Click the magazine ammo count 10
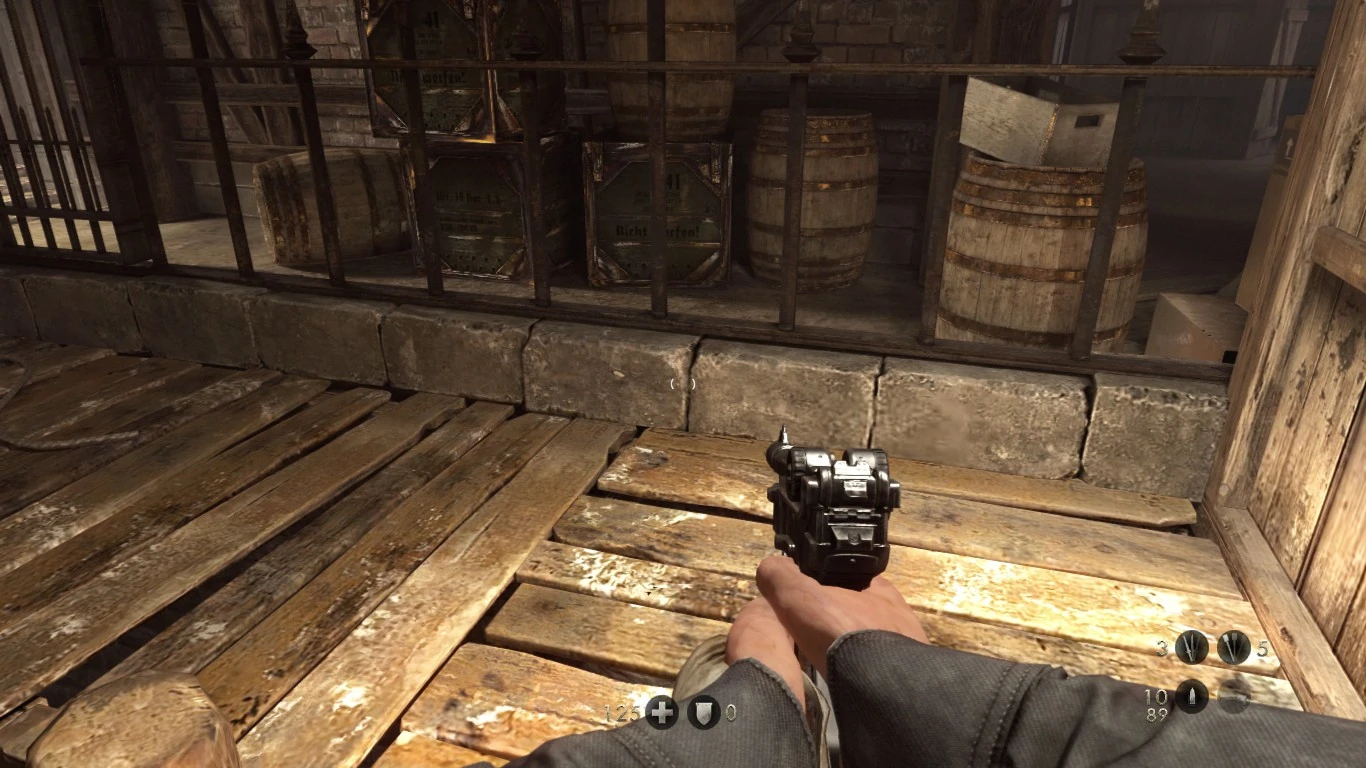The image size is (1366, 768). click(x=1156, y=696)
